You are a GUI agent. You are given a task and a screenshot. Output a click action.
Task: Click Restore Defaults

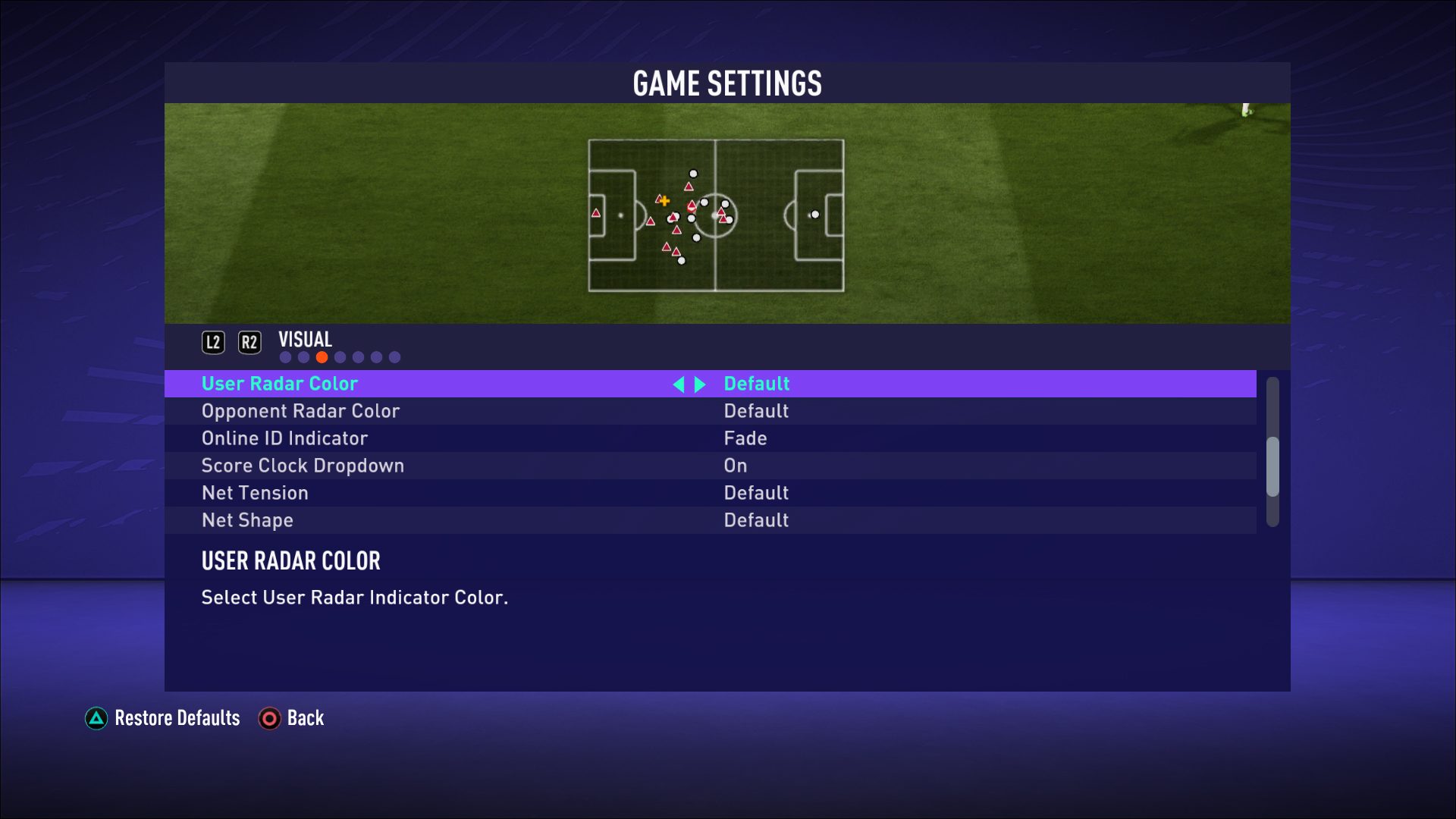point(176,718)
